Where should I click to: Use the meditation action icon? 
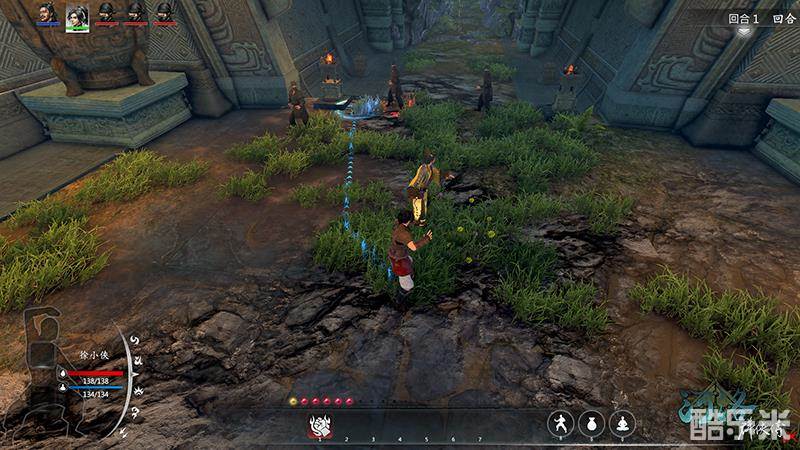(622, 424)
